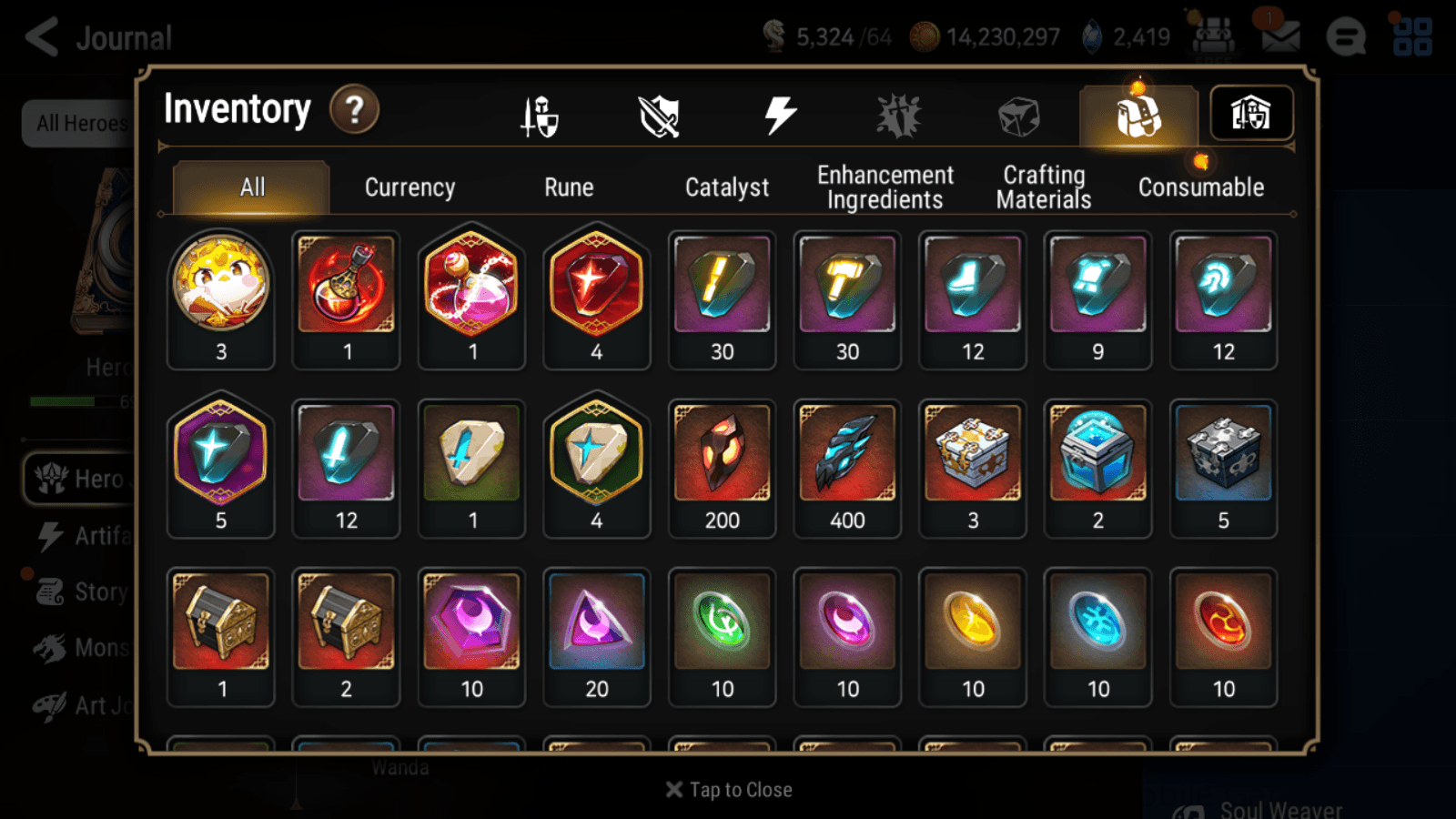The image size is (1456, 819).
Task: Open the Consumable tab
Action: pos(1200,187)
